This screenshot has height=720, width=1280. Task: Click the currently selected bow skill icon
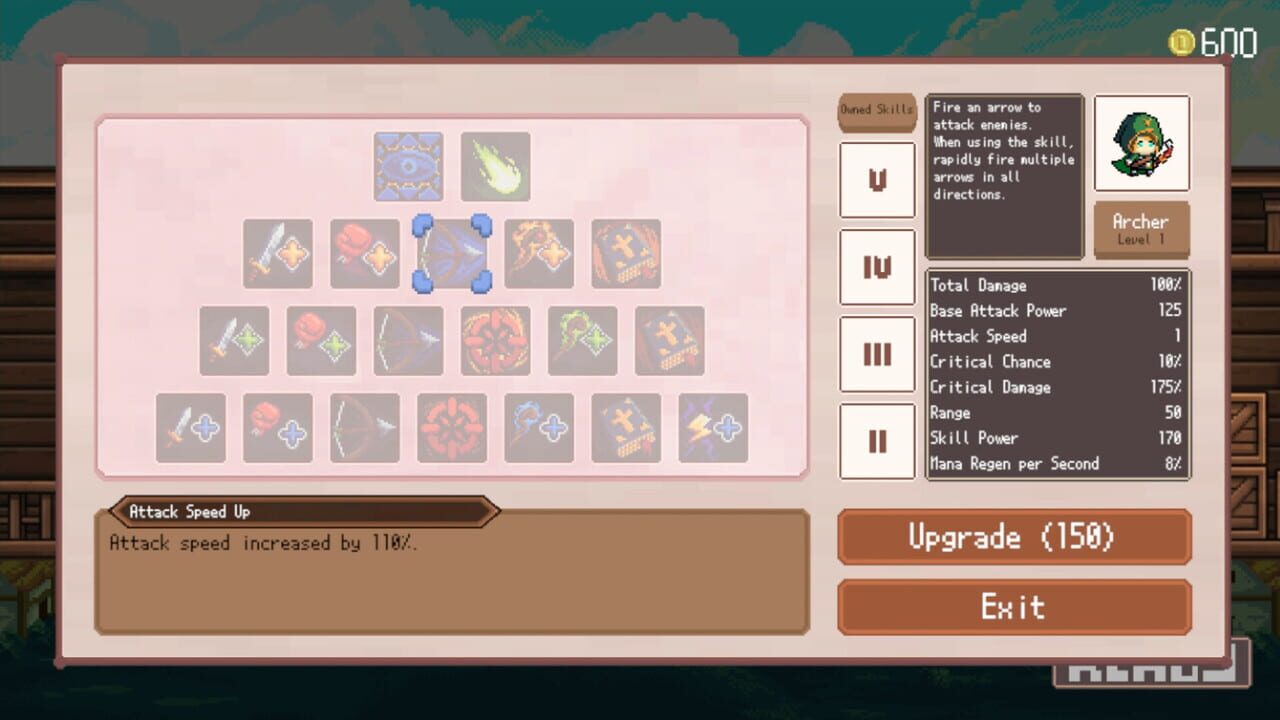point(452,254)
